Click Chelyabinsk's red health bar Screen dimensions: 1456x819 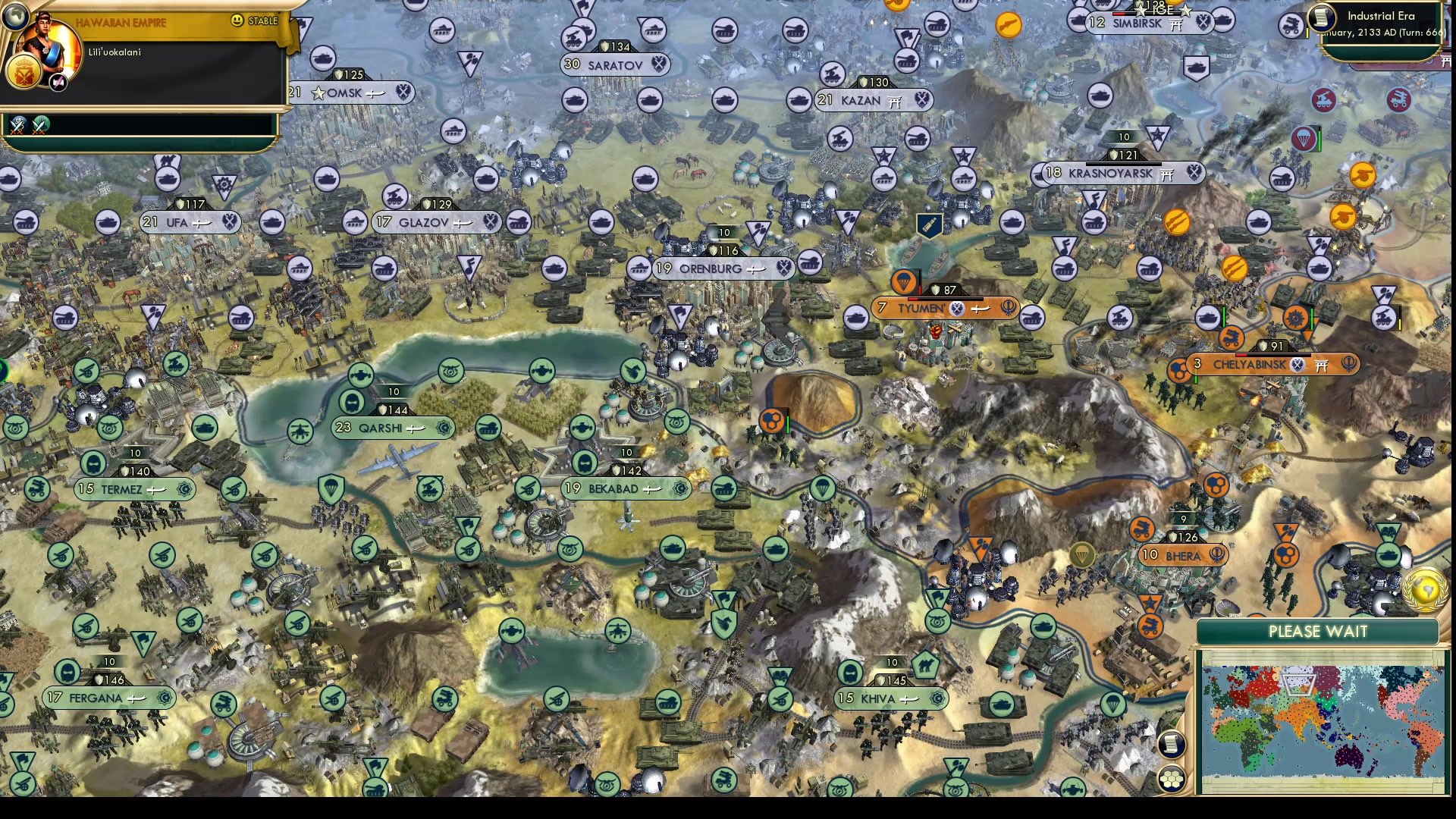1241,355
